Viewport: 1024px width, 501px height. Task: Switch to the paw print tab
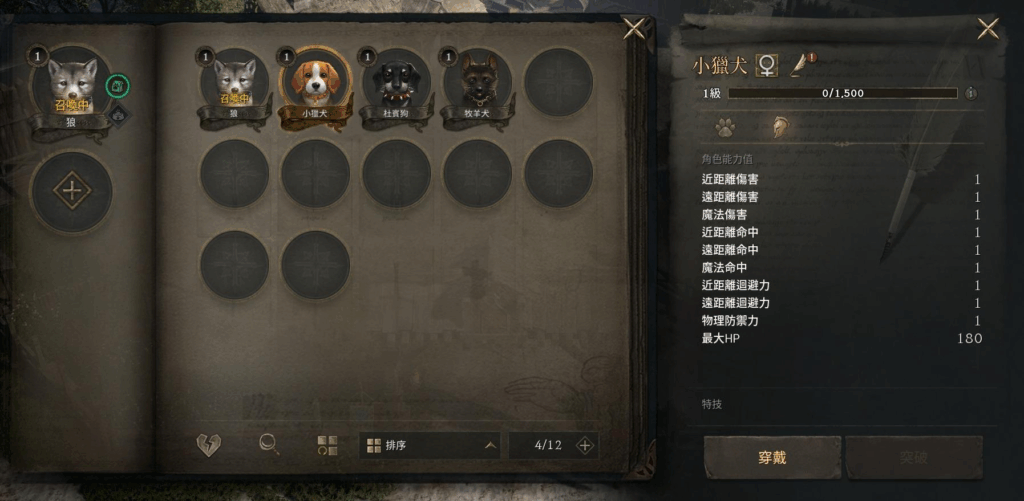(x=724, y=127)
